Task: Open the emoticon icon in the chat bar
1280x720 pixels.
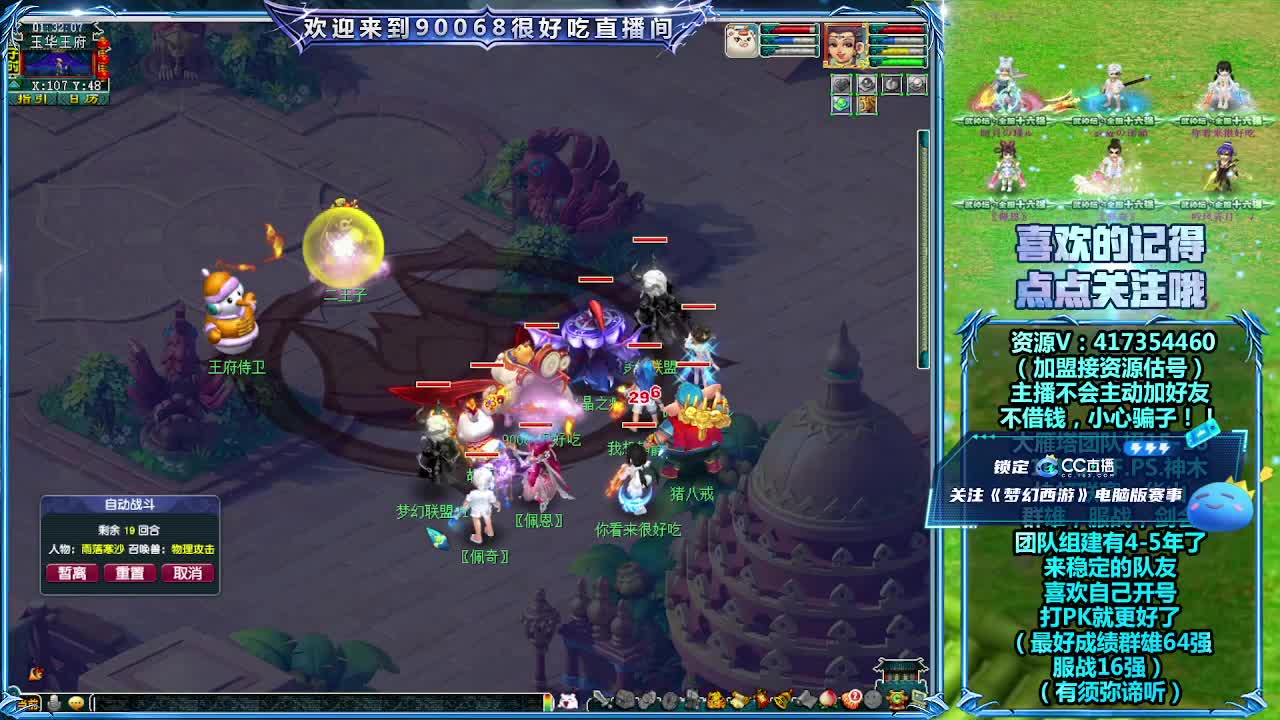Action: [75, 702]
